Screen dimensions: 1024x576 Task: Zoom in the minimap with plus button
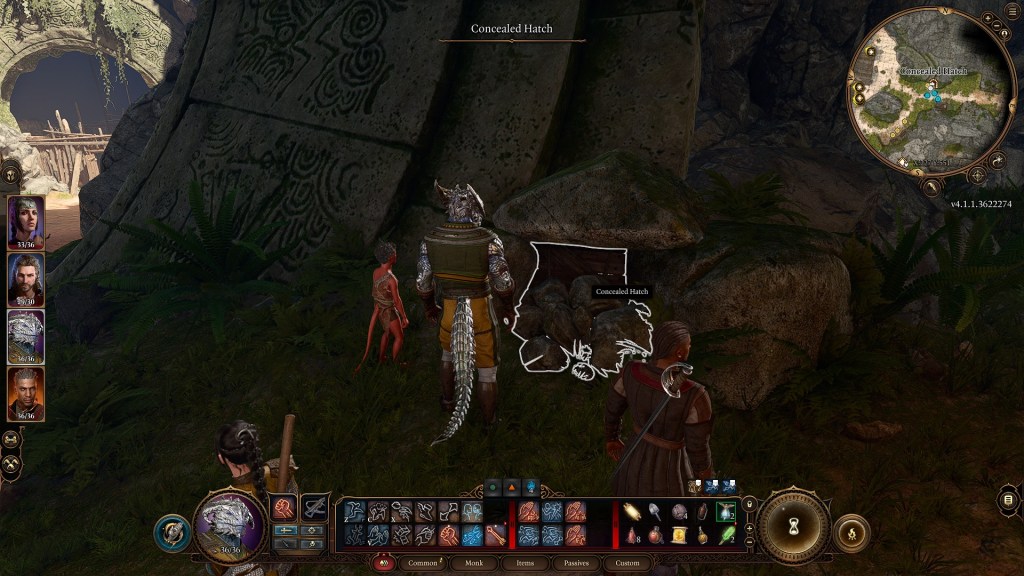pyautogui.click(x=988, y=19)
